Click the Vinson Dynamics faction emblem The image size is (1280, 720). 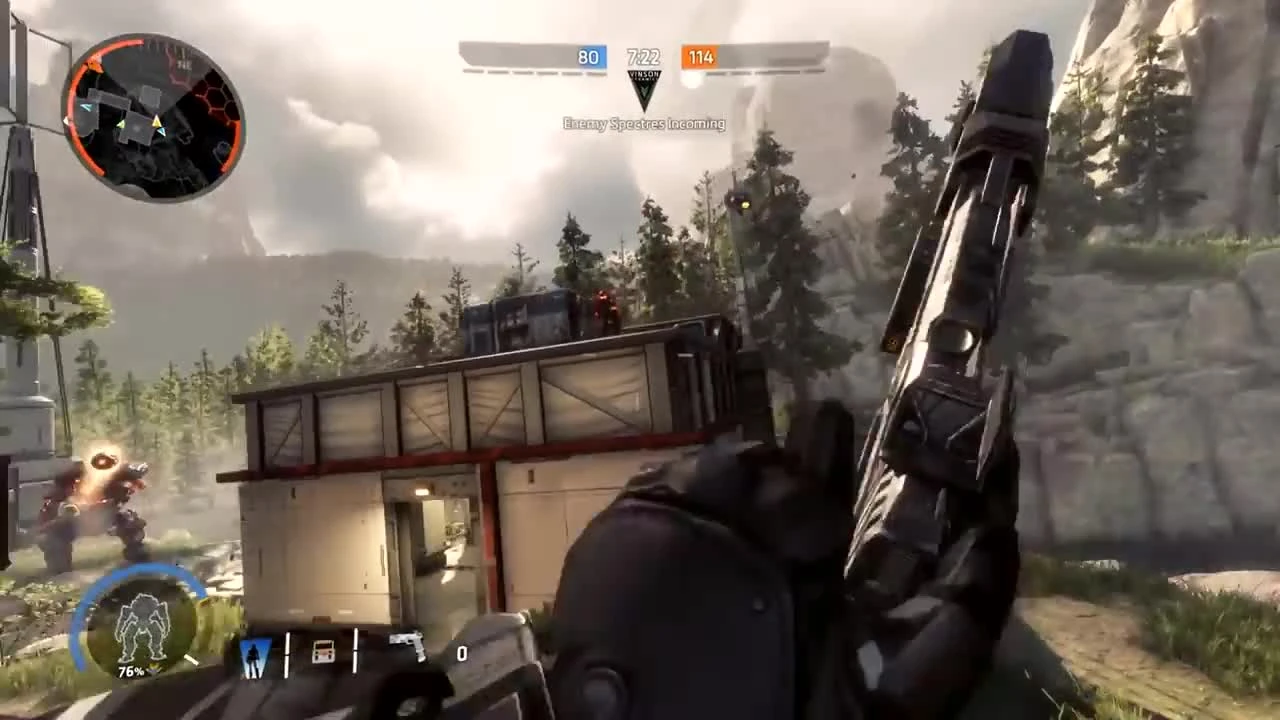(x=644, y=88)
